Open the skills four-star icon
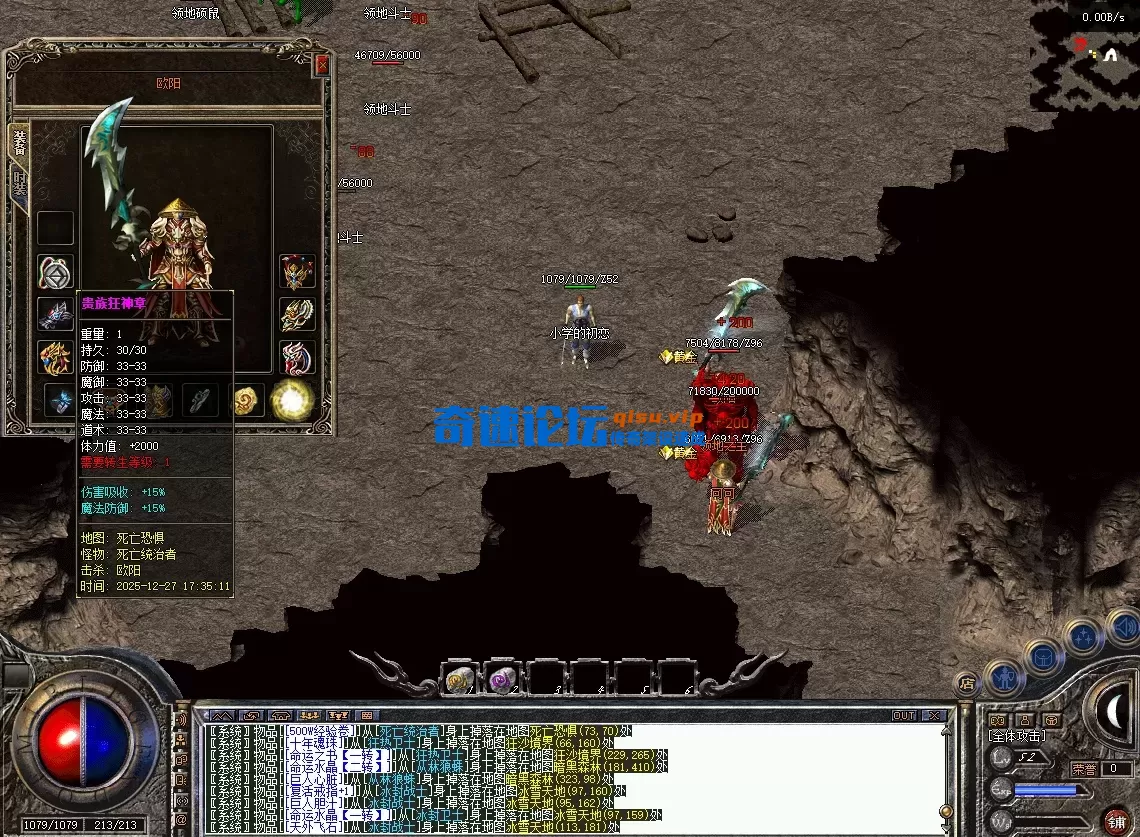 click(x=1084, y=636)
